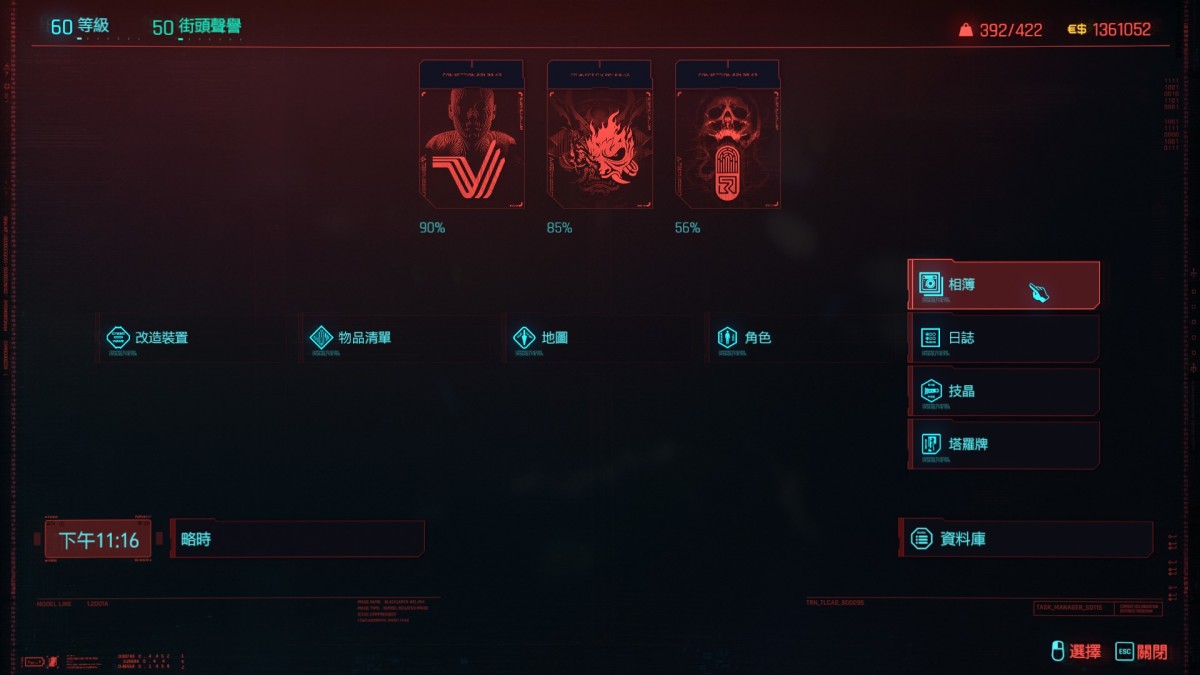
Task: Open the 資料庫 database
Action: [1025, 539]
